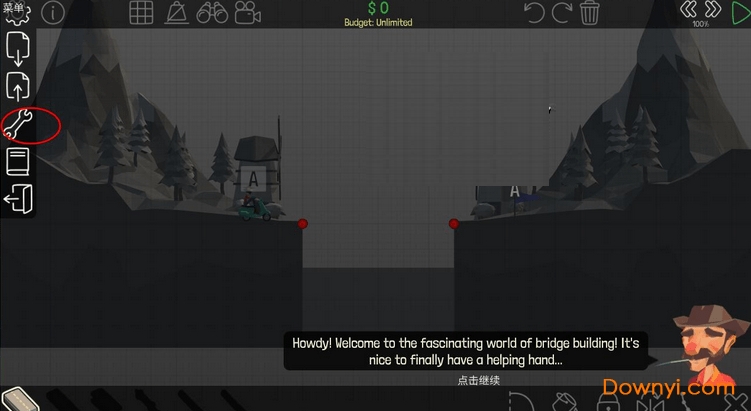751x411 pixels.
Task: Delete the bridge with the trash can
Action: [x=590, y=12]
